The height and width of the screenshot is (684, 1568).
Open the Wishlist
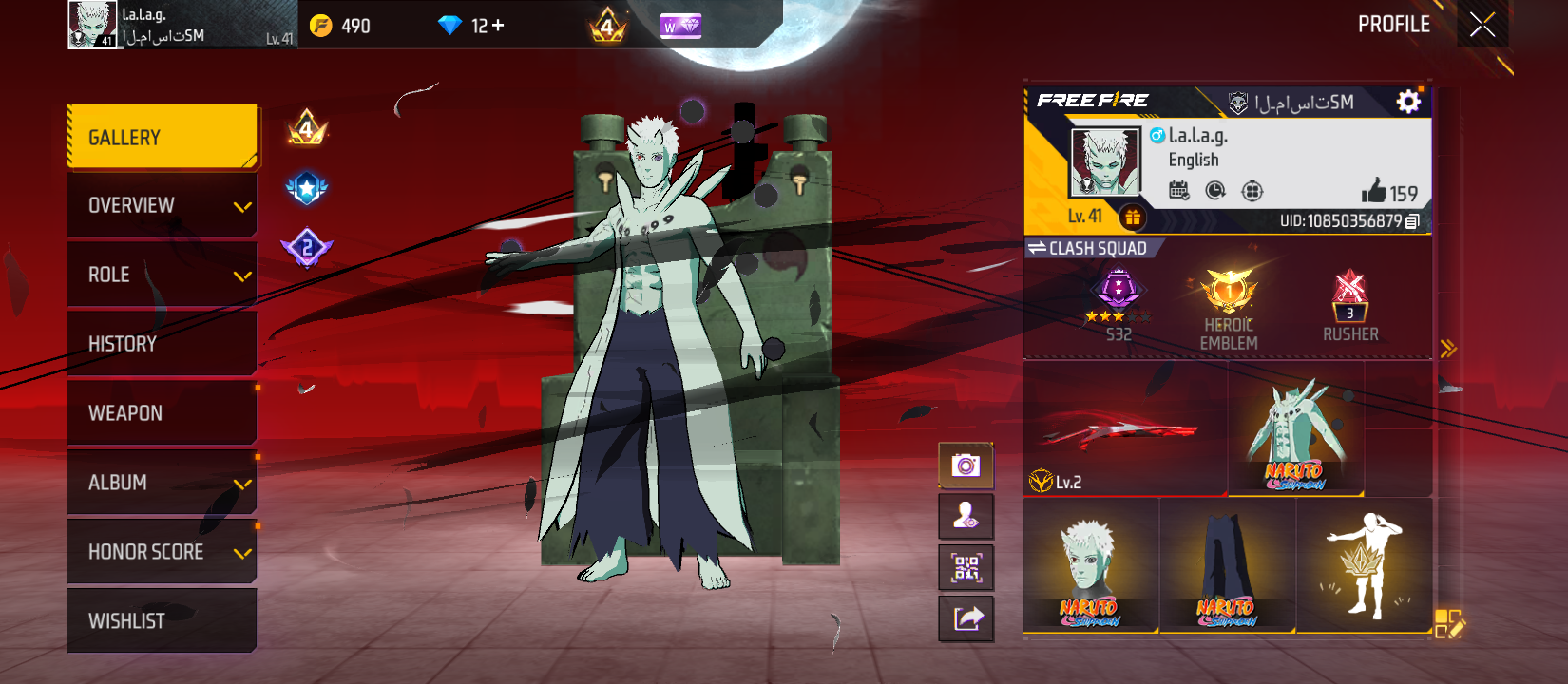pyautogui.click(x=162, y=621)
